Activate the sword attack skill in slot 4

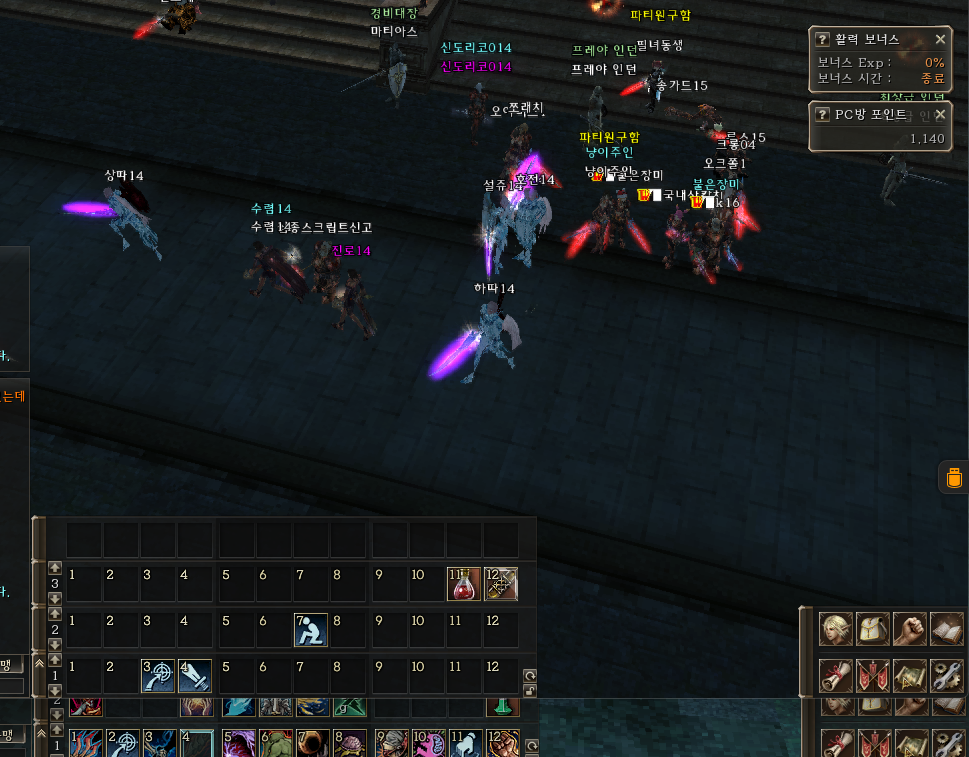[x=194, y=676]
